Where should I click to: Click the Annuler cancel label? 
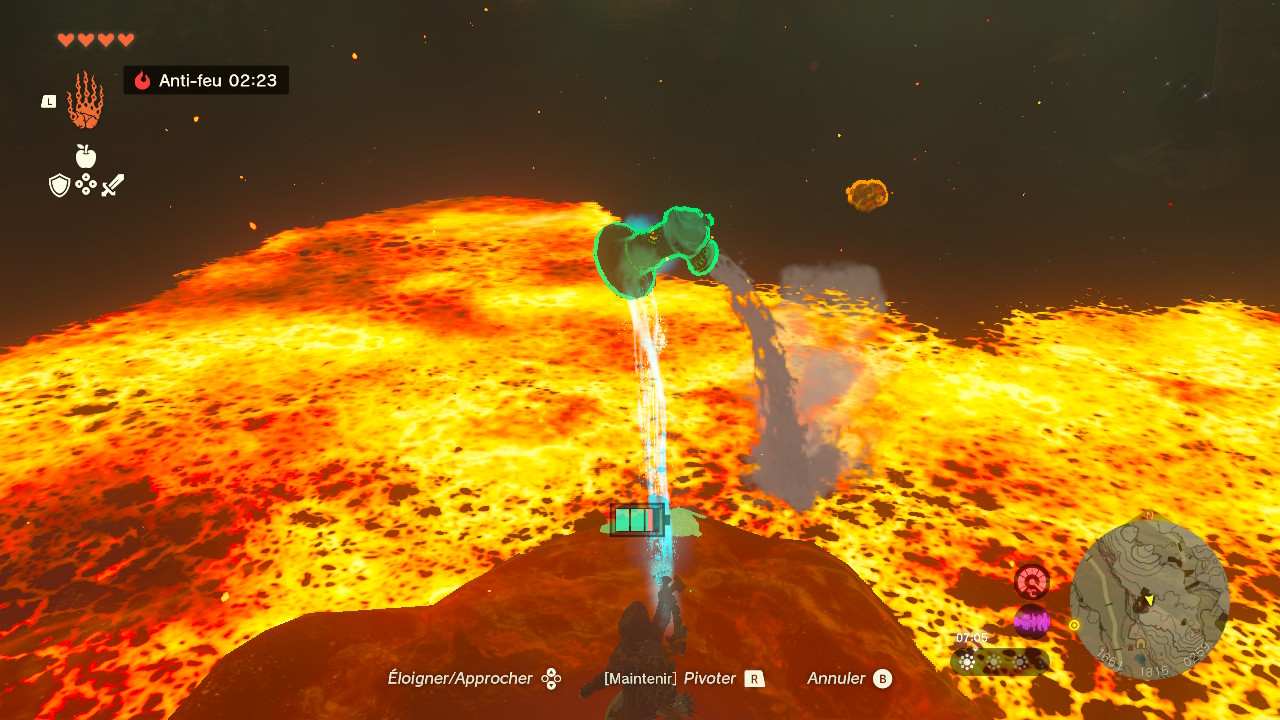[x=837, y=679]
